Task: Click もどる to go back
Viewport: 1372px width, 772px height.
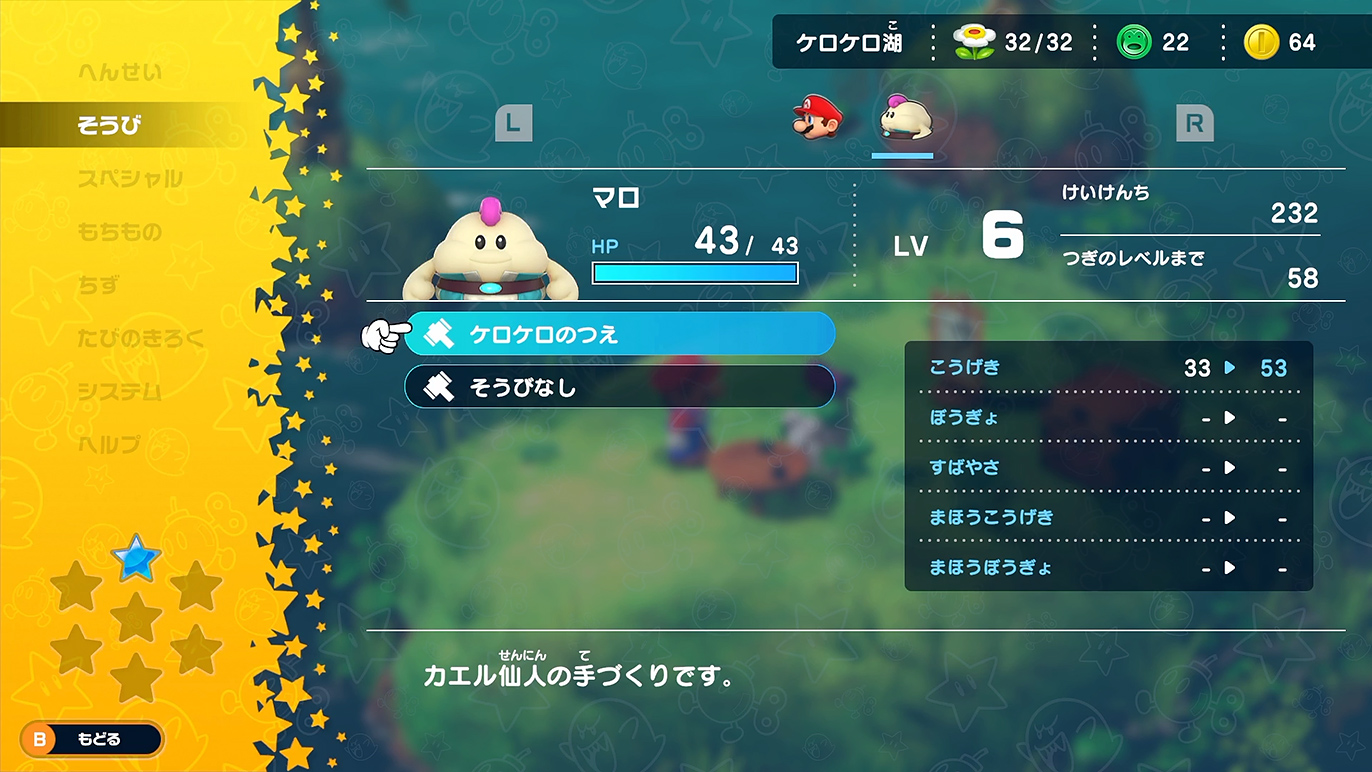Action: coord(90,740)
